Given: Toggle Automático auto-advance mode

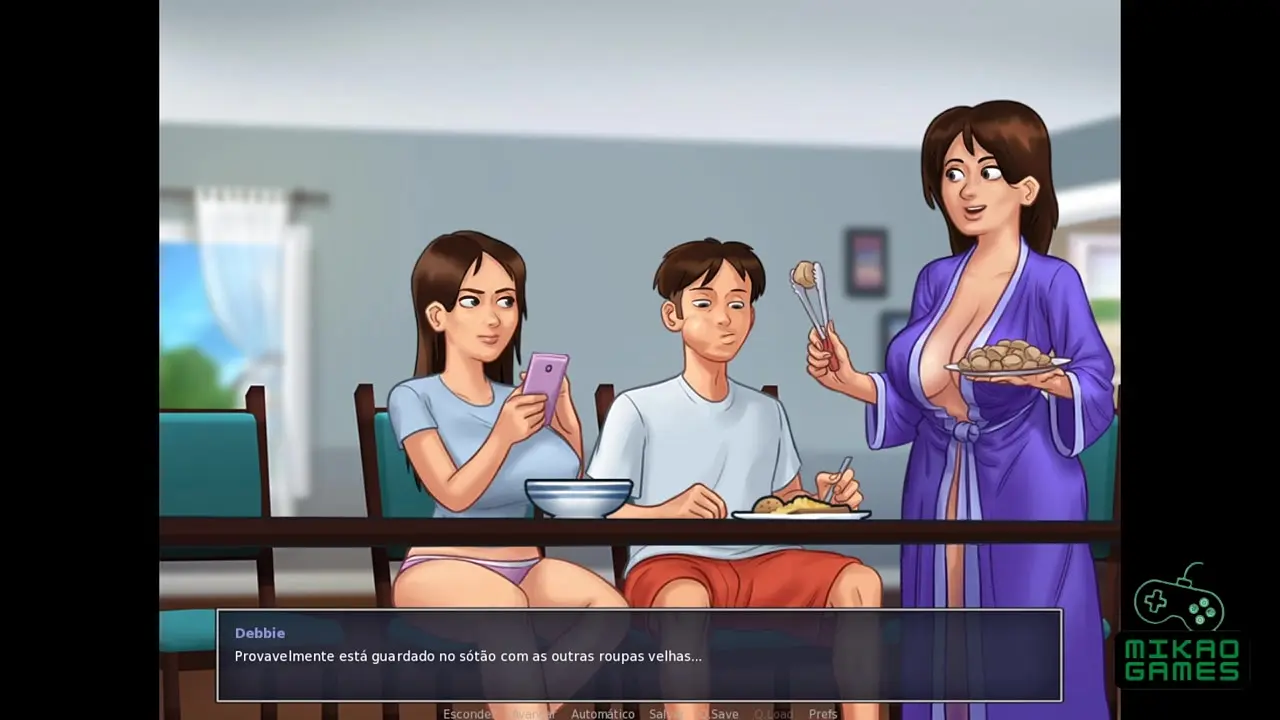Looking at the screenshot, I should (602, 713).
